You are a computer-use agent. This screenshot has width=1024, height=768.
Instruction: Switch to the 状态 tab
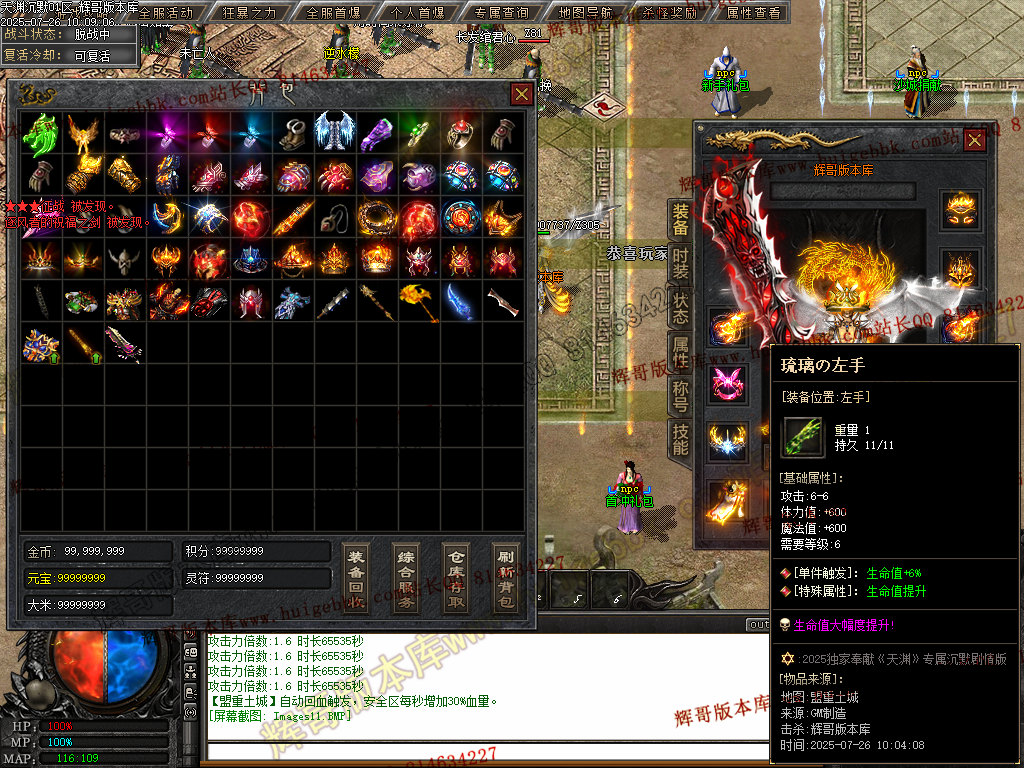click(680, 308)
